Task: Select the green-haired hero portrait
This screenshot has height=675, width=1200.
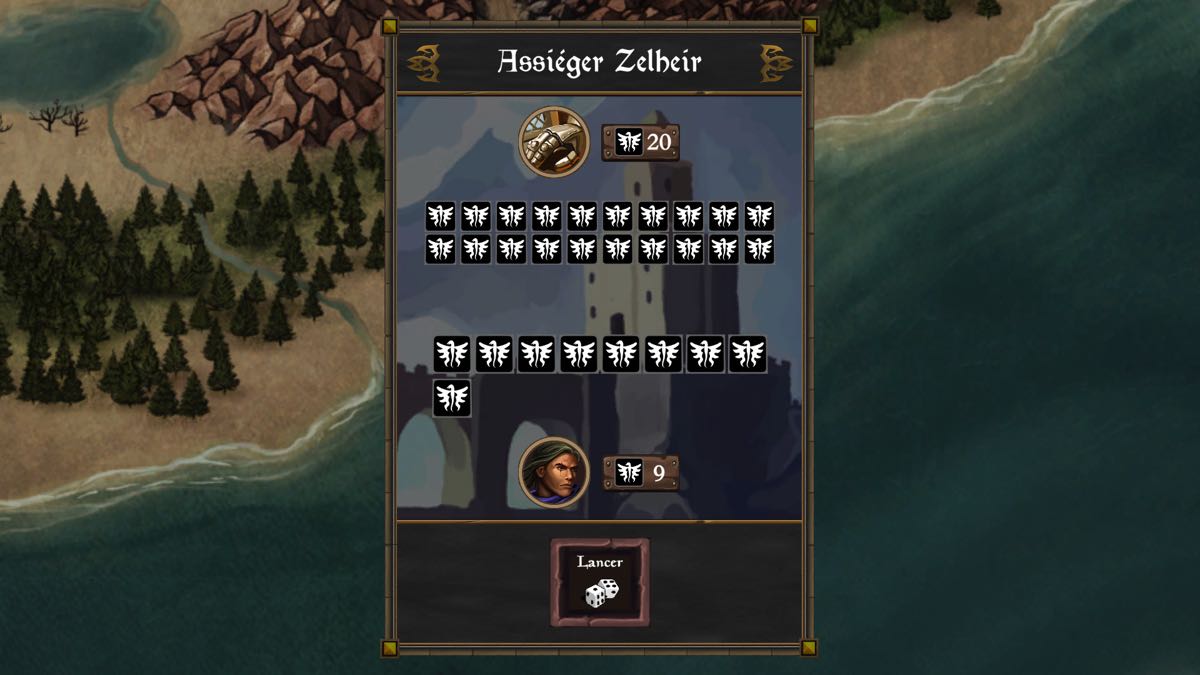Action: (554, 472)
